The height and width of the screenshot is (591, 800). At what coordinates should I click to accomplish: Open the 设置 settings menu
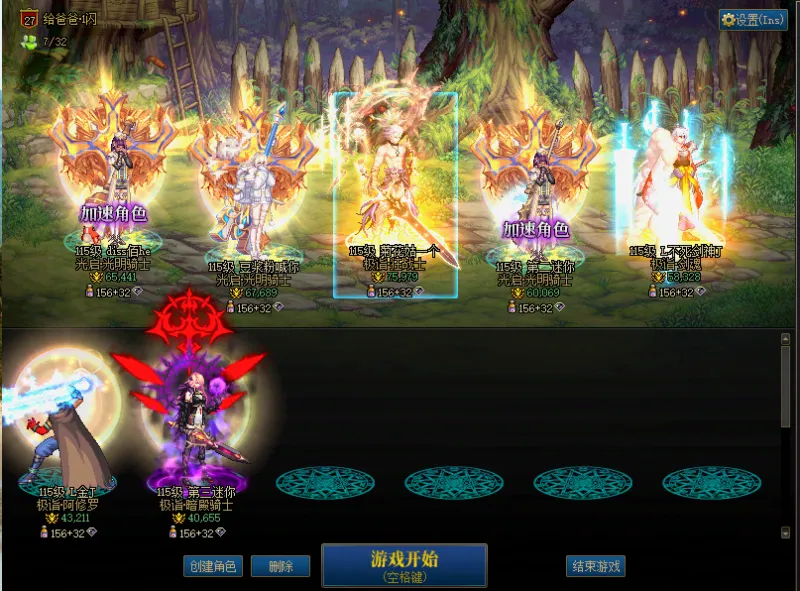(x=753, y=20)
